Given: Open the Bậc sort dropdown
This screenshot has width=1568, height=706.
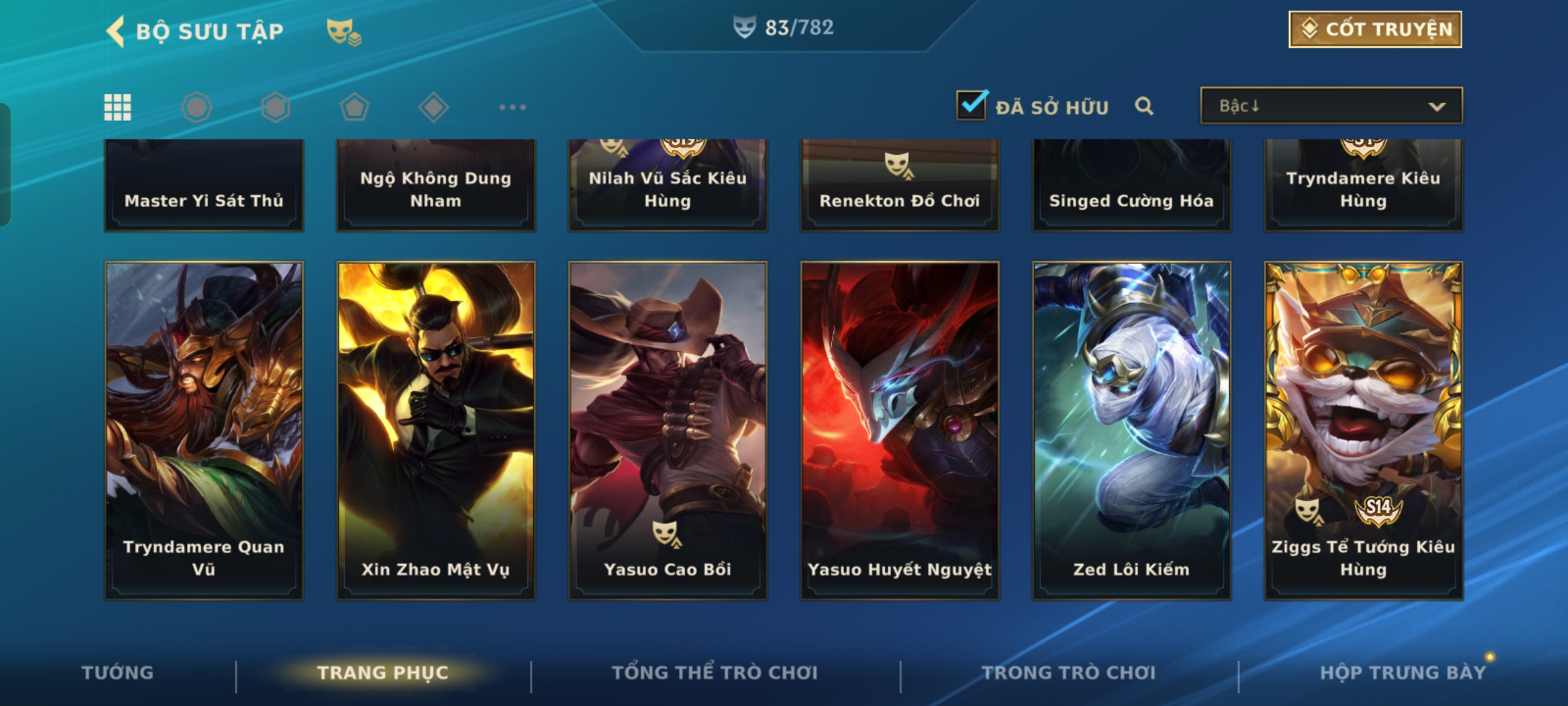Looking at the screenshot, I should click(x=1331, y=106).
